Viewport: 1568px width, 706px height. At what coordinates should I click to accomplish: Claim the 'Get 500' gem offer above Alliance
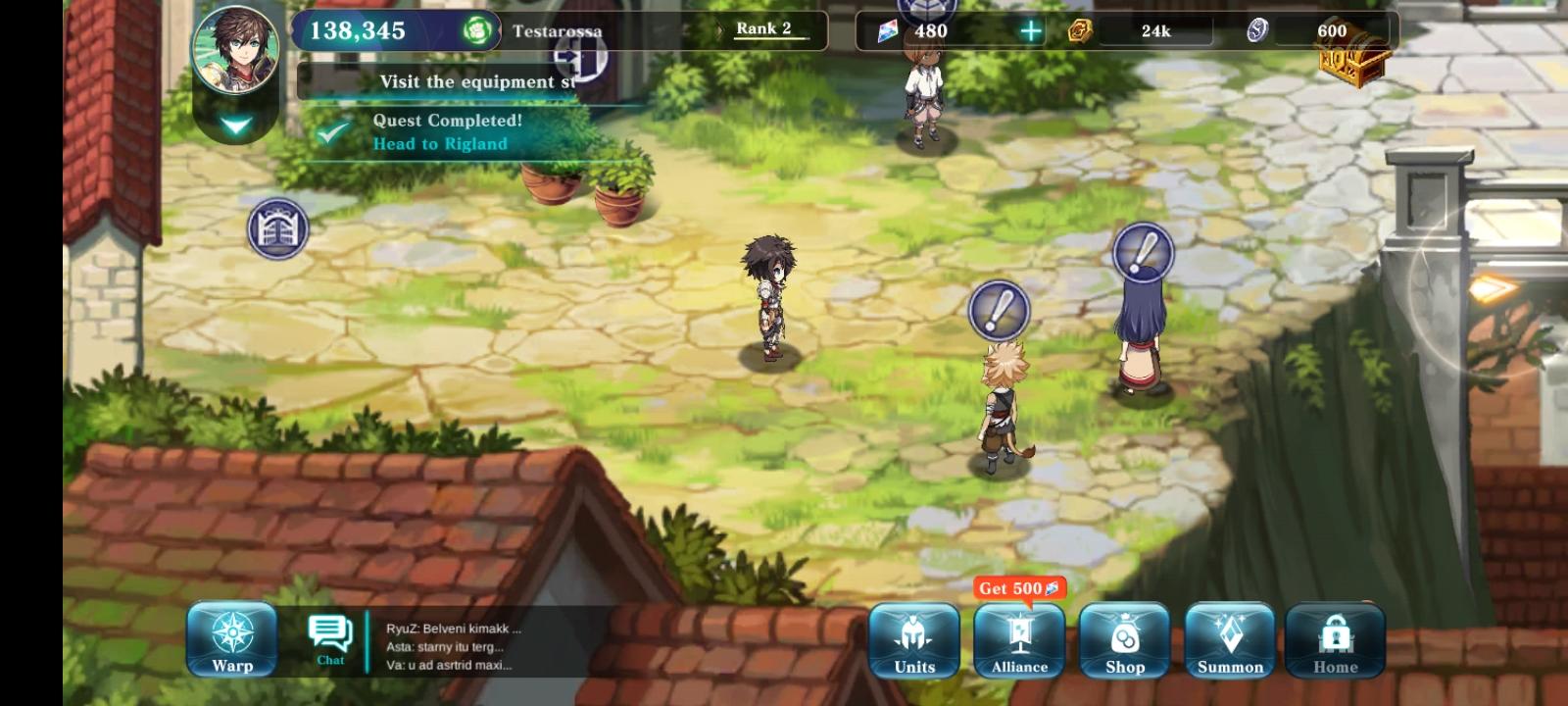[1018, 589]
